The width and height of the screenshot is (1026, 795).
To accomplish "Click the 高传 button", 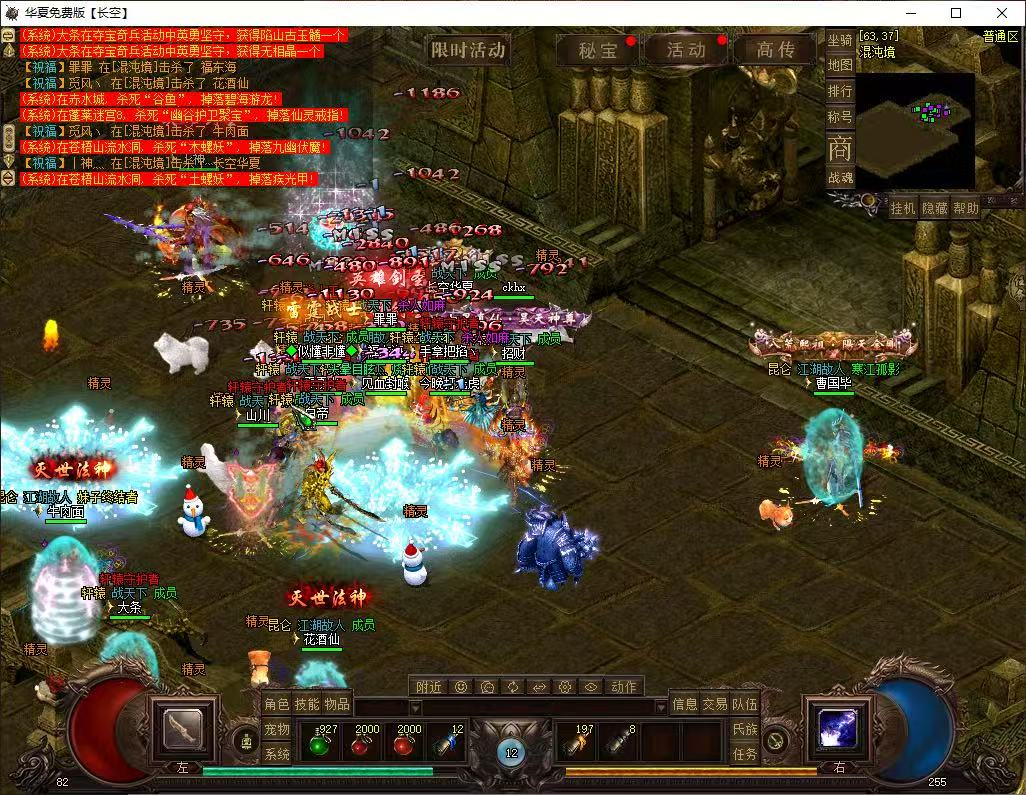I will click(x=775, y=50).
